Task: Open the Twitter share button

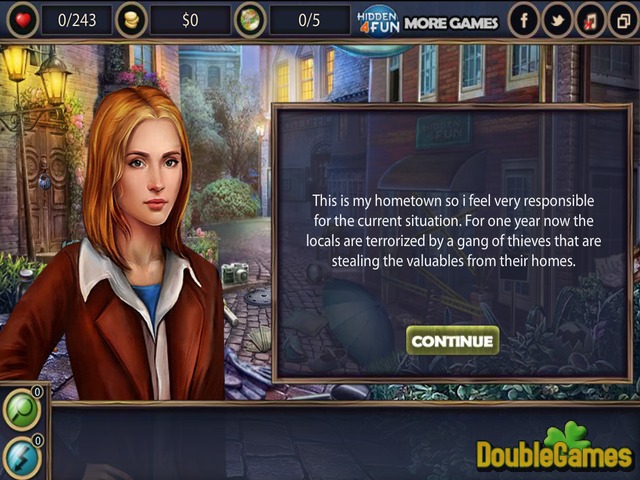Action: 557,19
